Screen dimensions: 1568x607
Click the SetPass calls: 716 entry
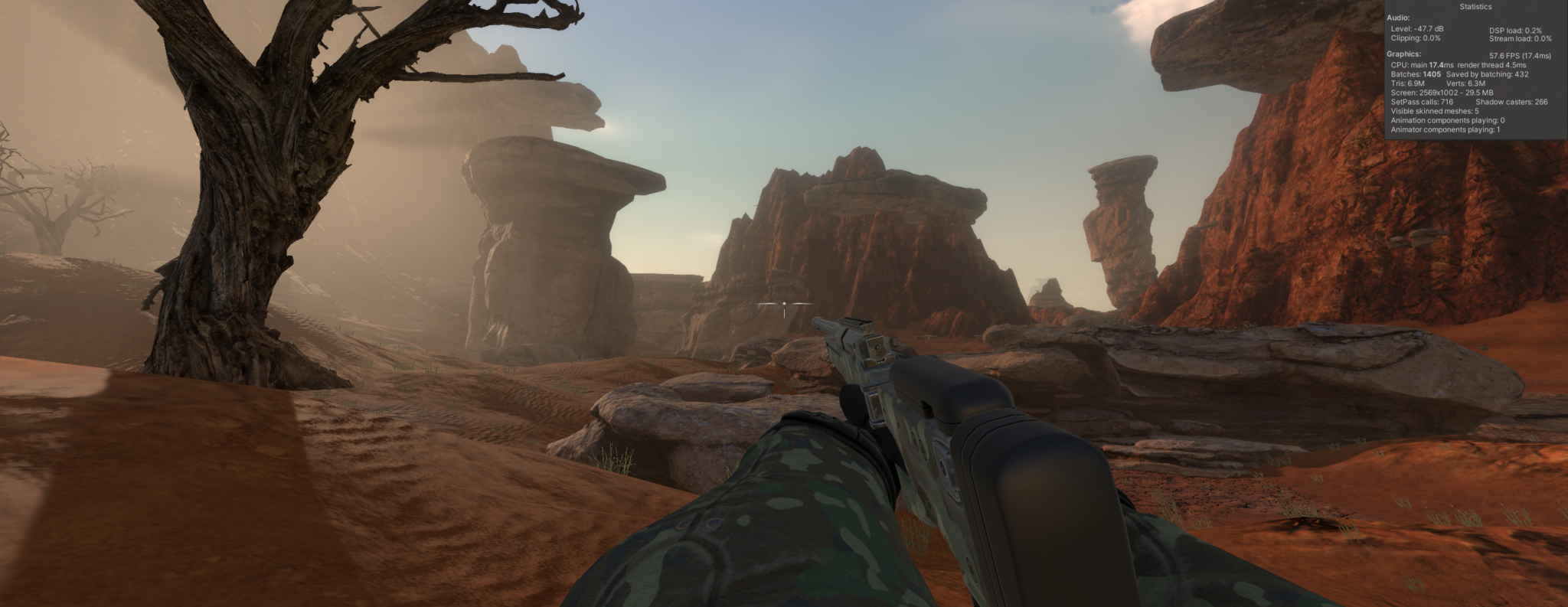[x=1423, y=101]
